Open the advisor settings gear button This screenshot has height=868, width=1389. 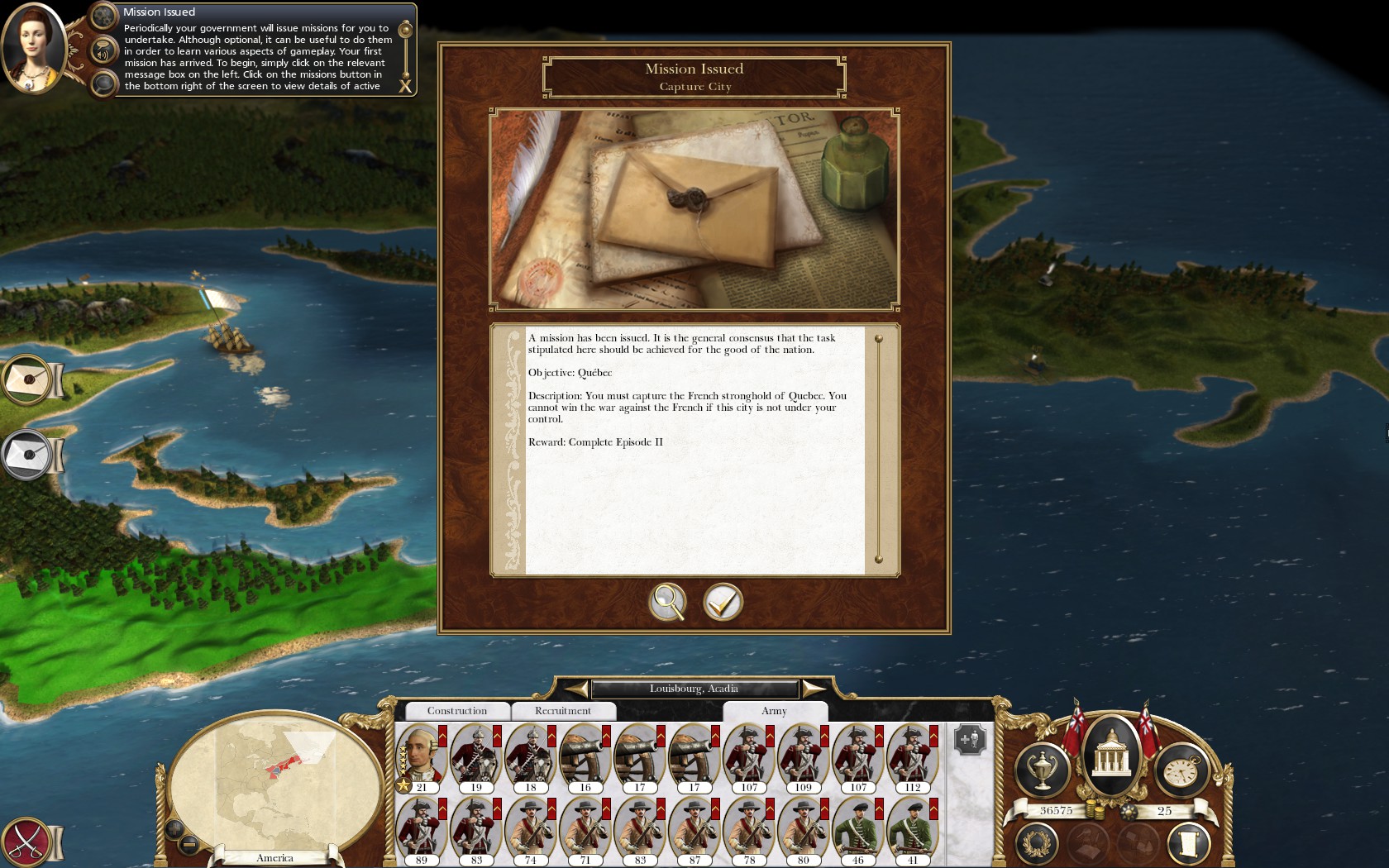(103, 15)
